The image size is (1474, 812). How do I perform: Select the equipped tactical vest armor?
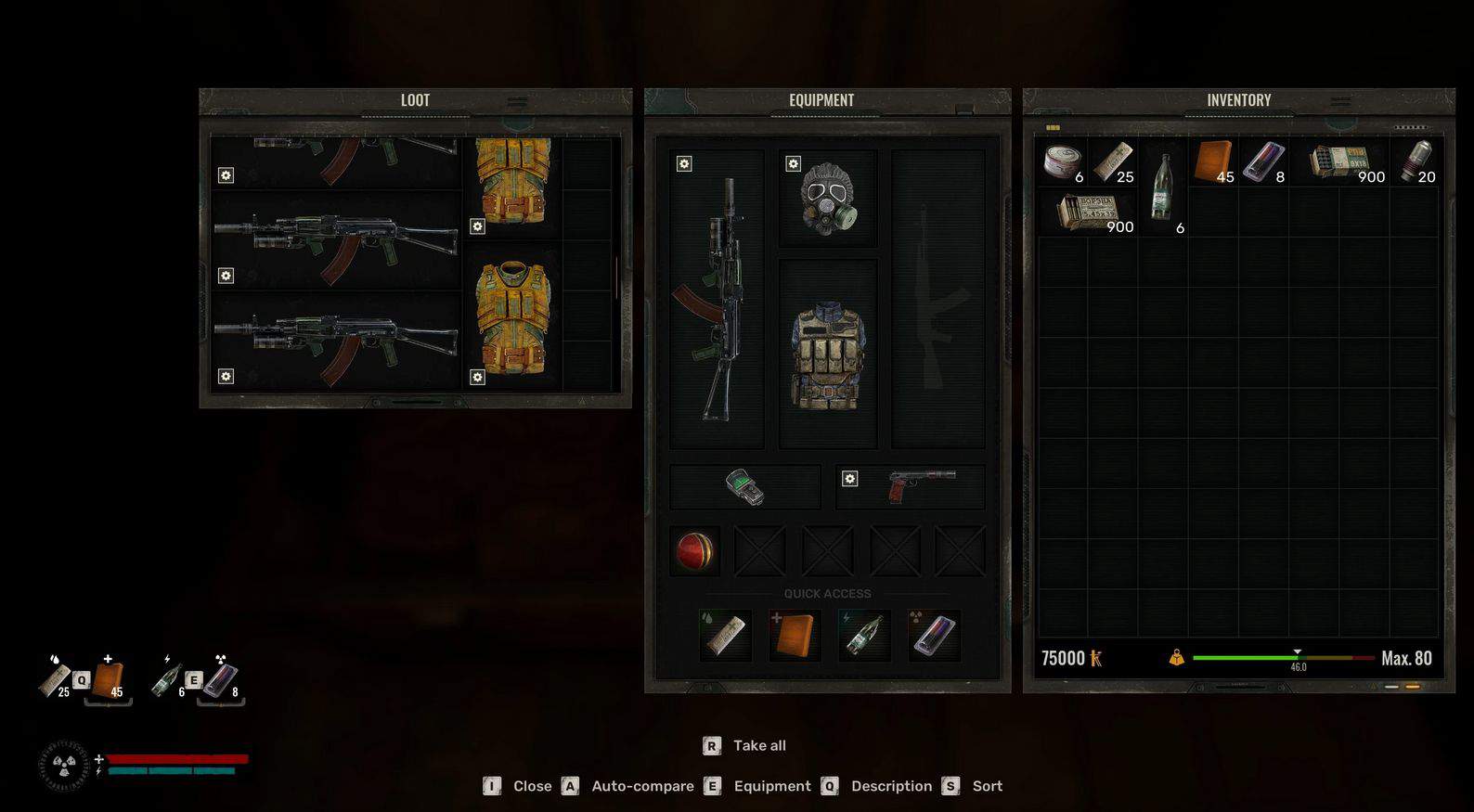click(x=828, y=354)
